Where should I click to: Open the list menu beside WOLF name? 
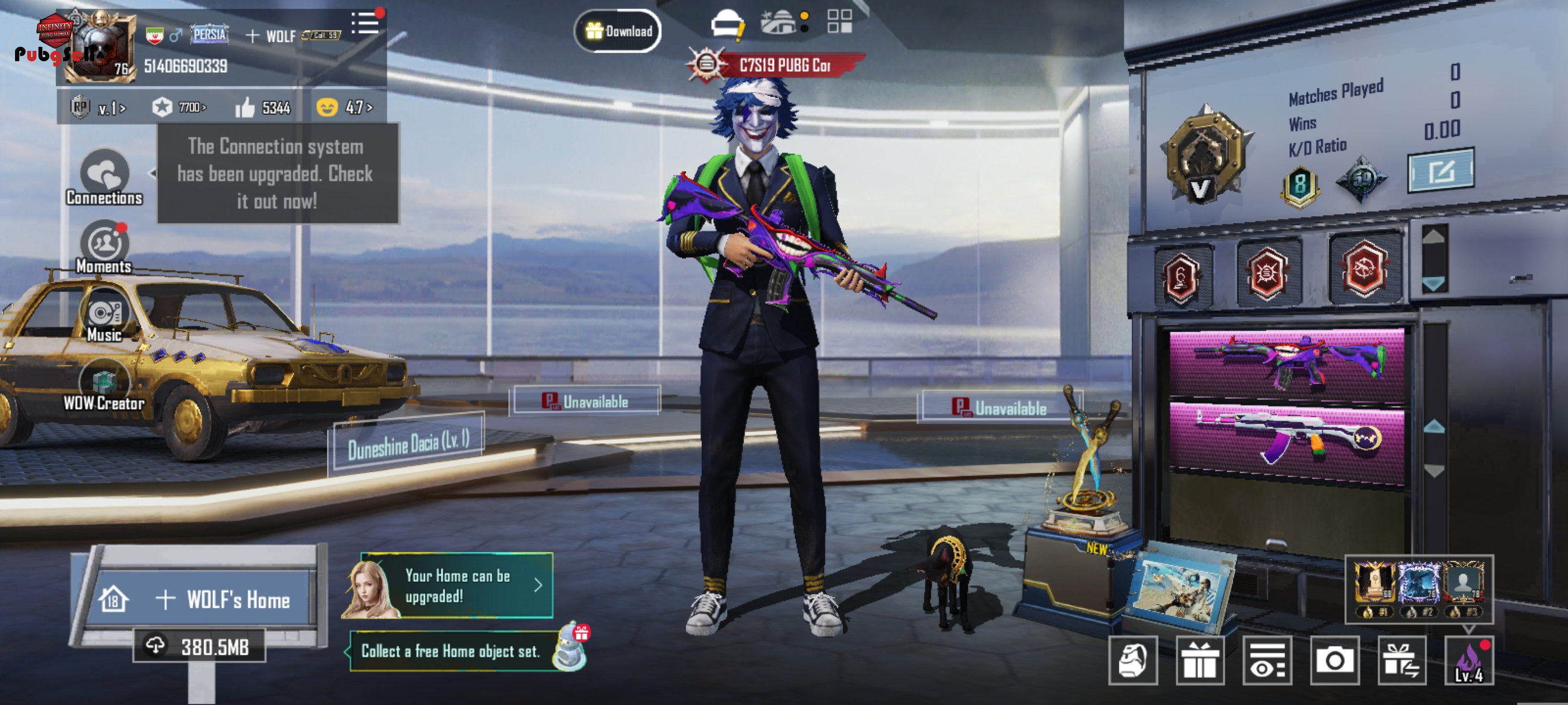click(x=365, y=23)
